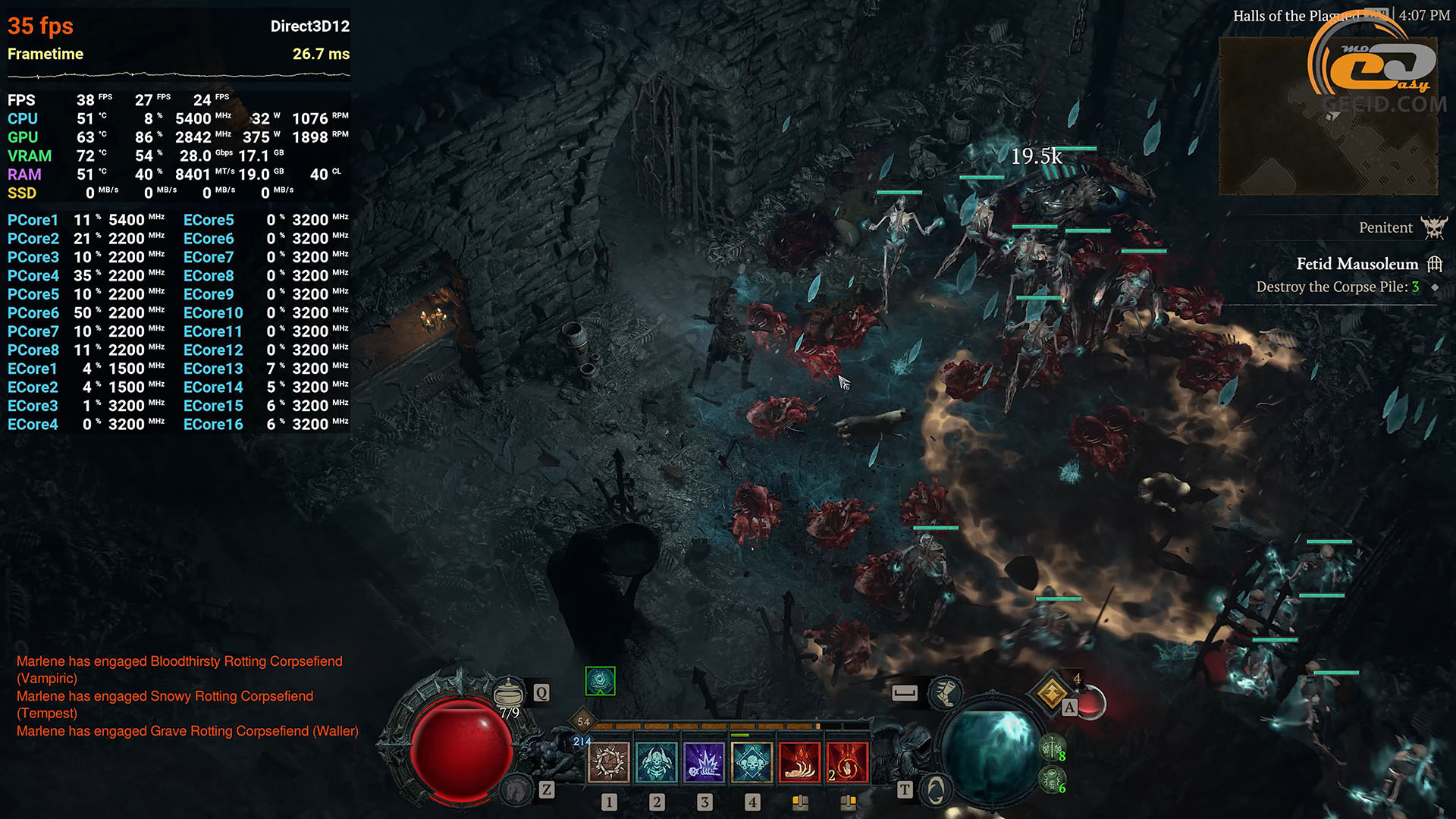This screenshot has height=819, width=1456.
Task: Click the Penitent difficulty skull icon
Action: click(1434, 227)
